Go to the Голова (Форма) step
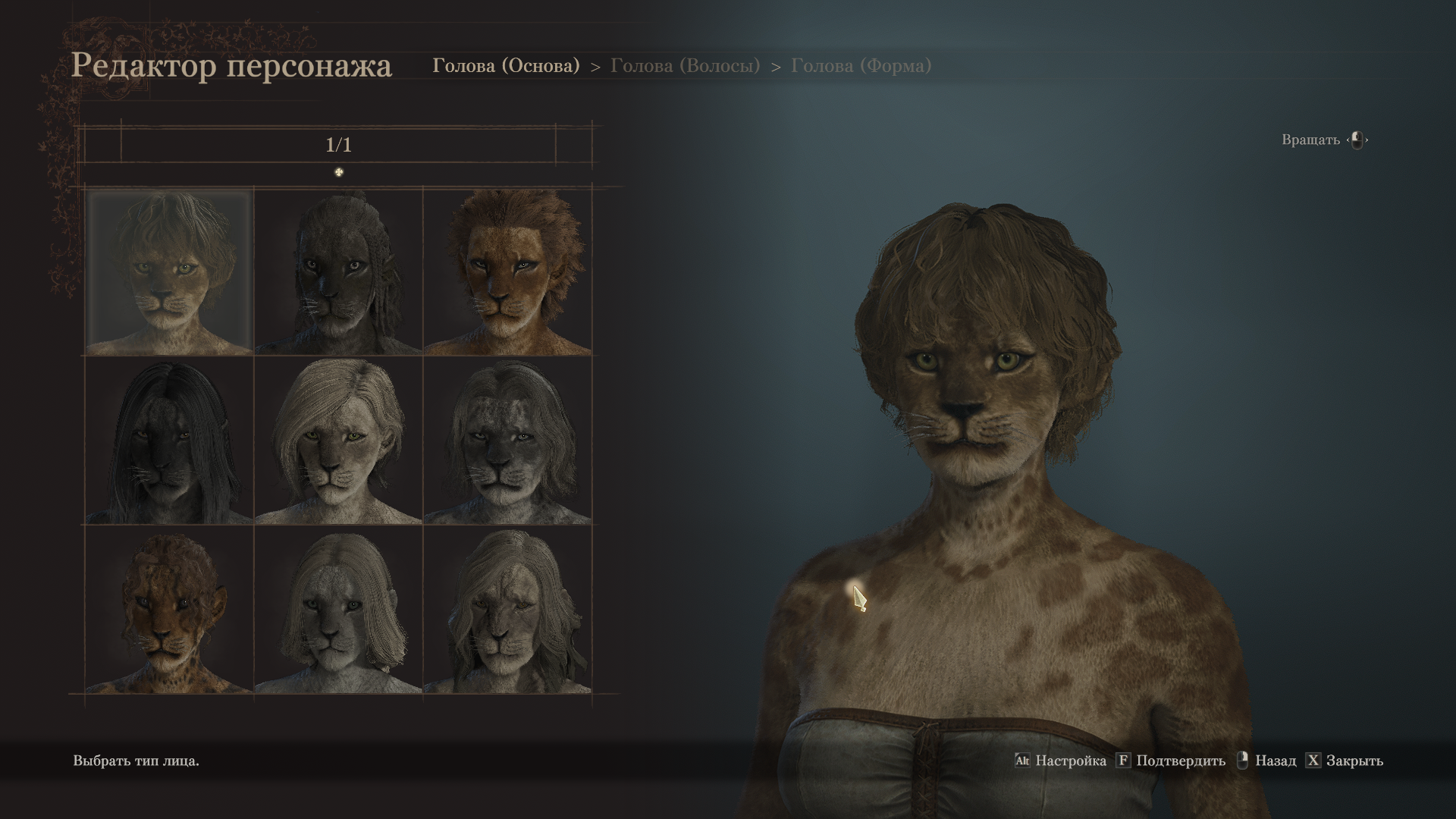 (x=861, y=66)
